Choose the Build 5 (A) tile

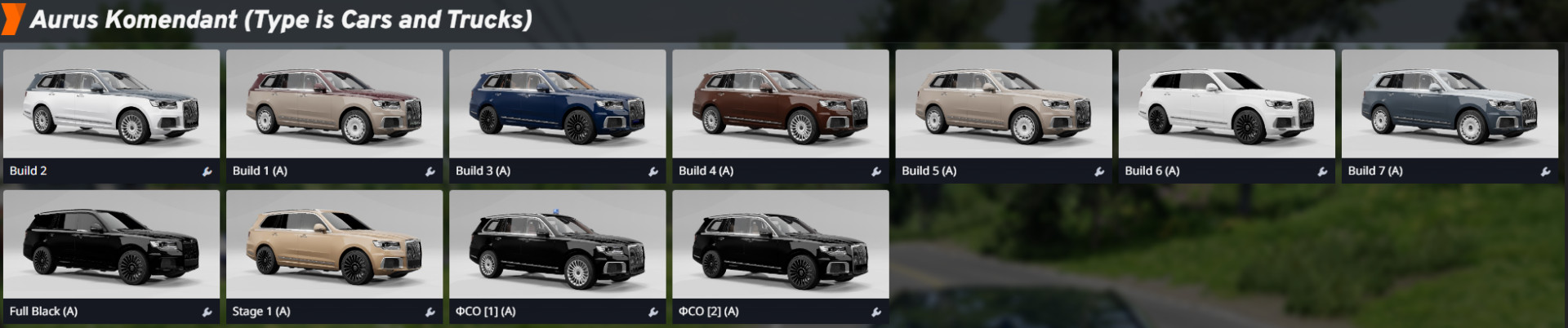click(1003, 104)
